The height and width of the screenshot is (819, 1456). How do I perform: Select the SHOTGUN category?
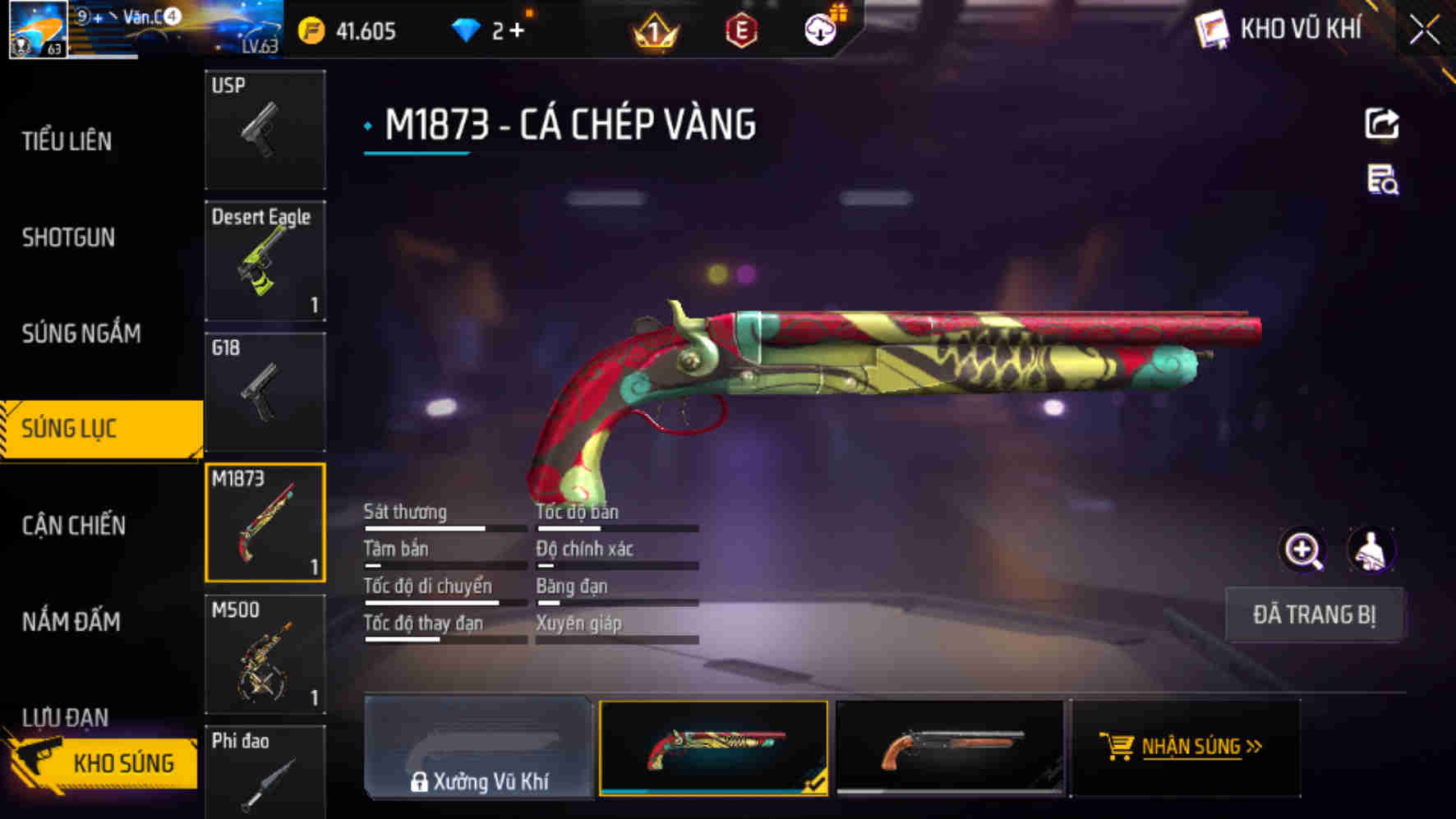[x=68, y=237]
